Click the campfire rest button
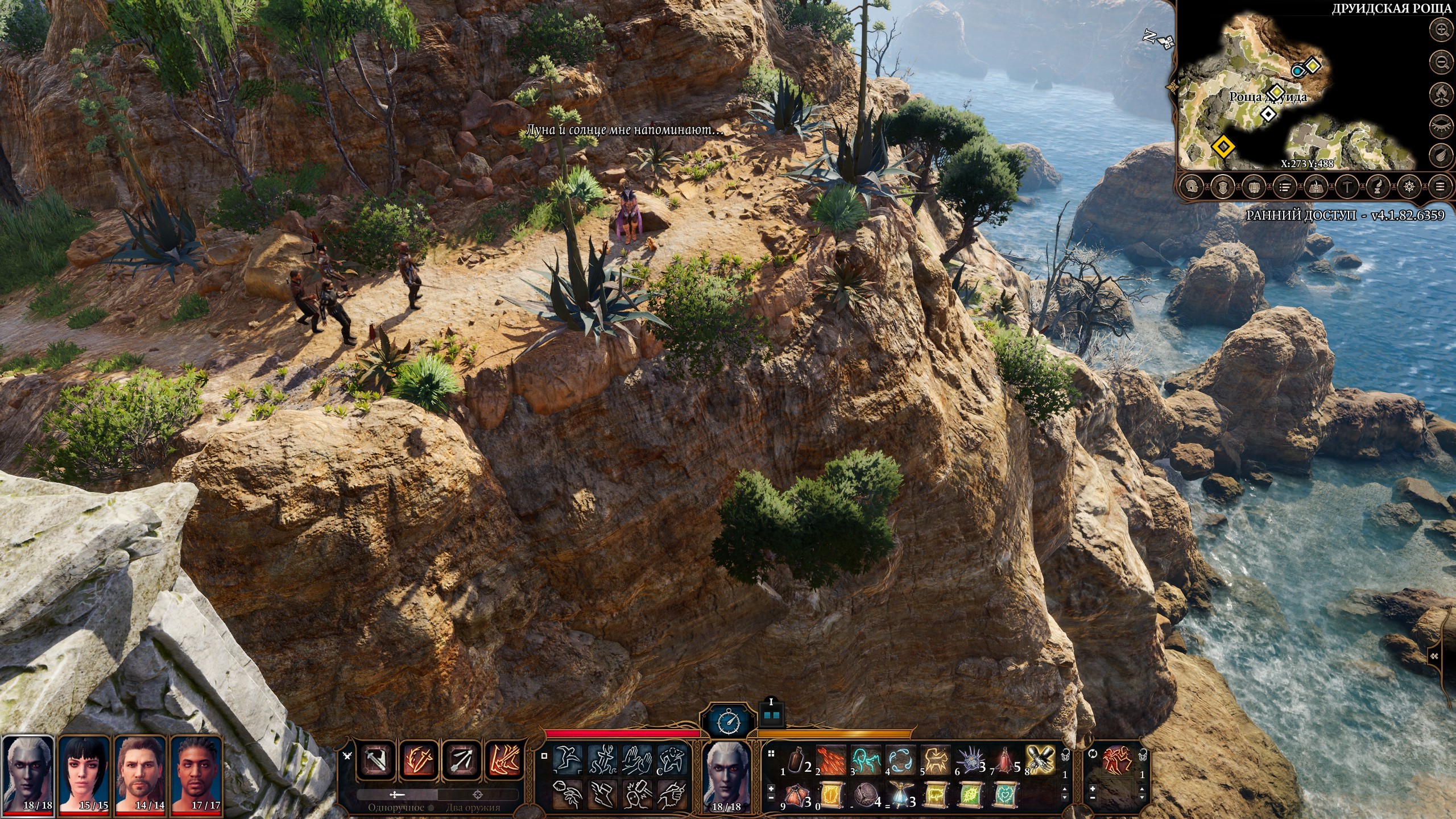This screenshot has height=819, width=1456. pos(1442,92)
